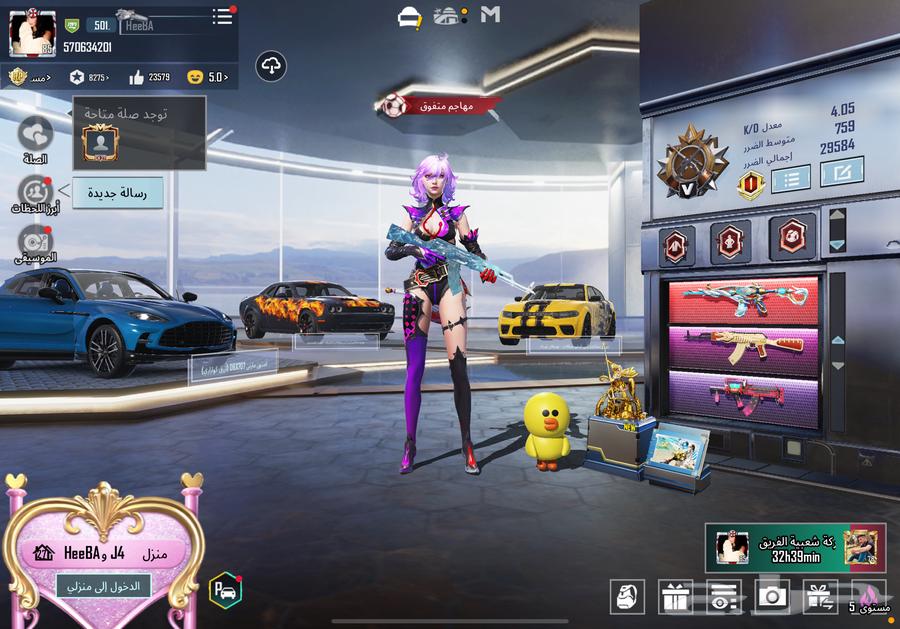Tap the cloud download icon
900x629 pixels.
click(x=271, y=66)
